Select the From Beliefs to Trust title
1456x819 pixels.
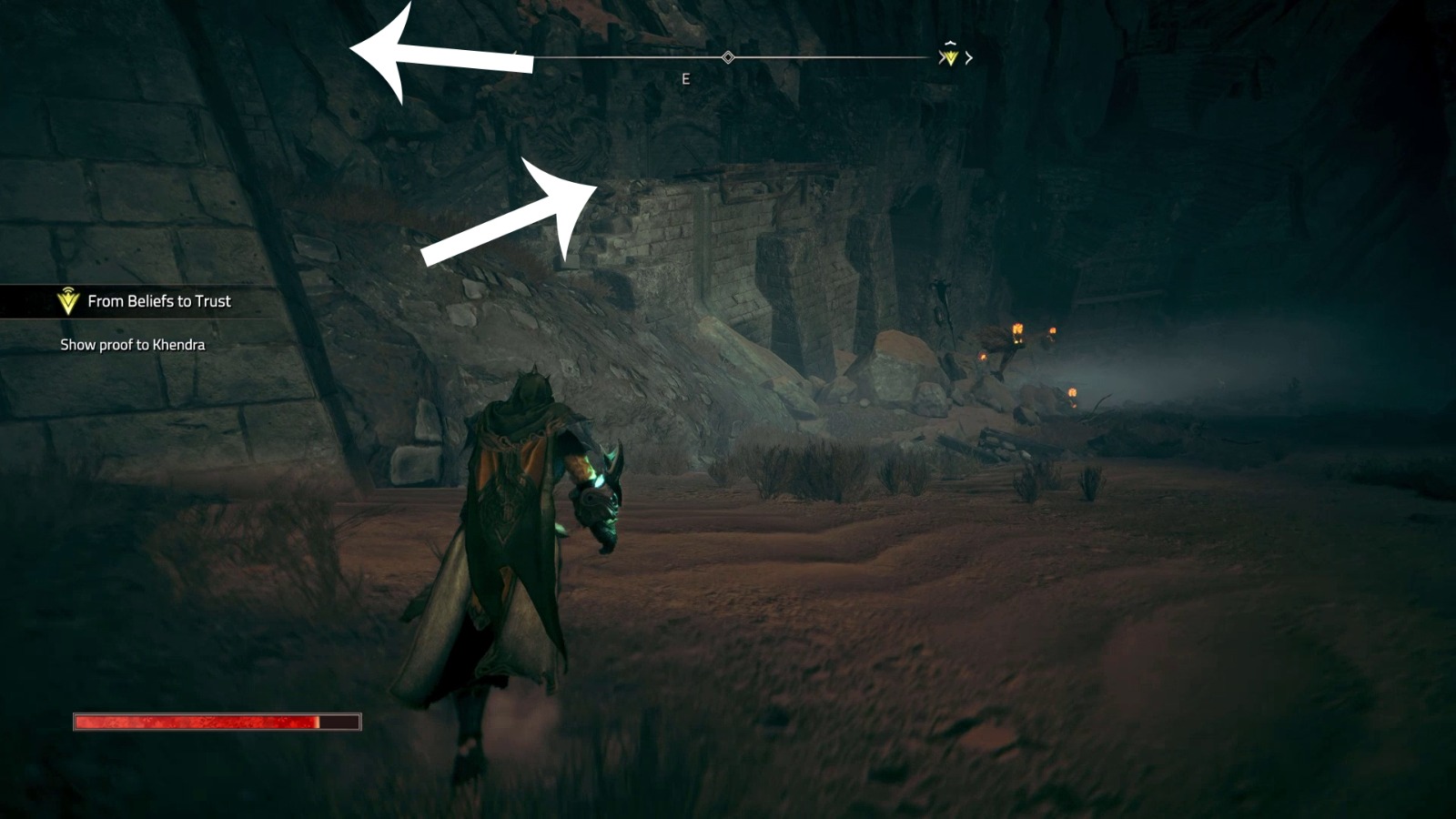coord(160,300)
